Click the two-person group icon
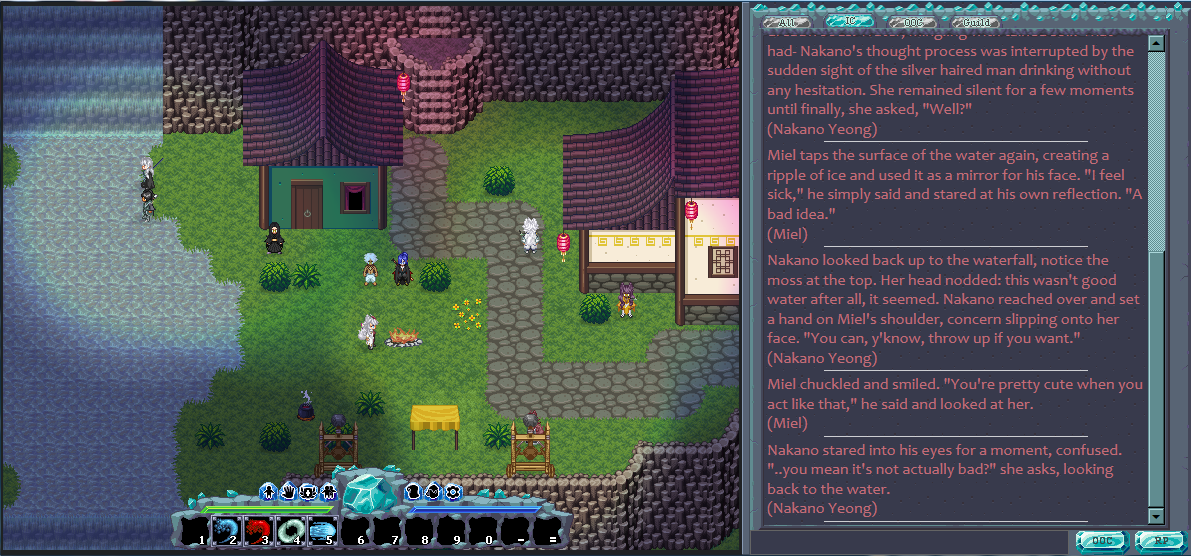Viewport: 1191px width, 556px height. (x=327, y=492)
